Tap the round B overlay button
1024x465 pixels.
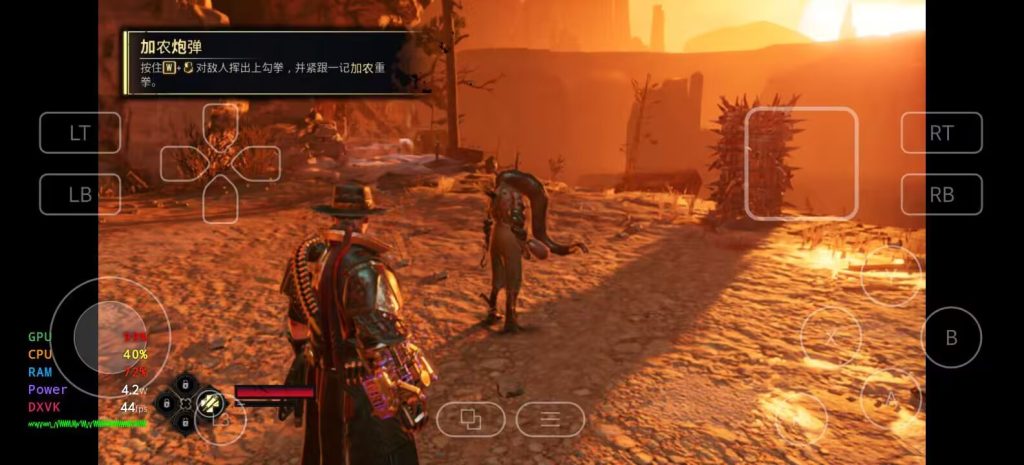point(951,336)
